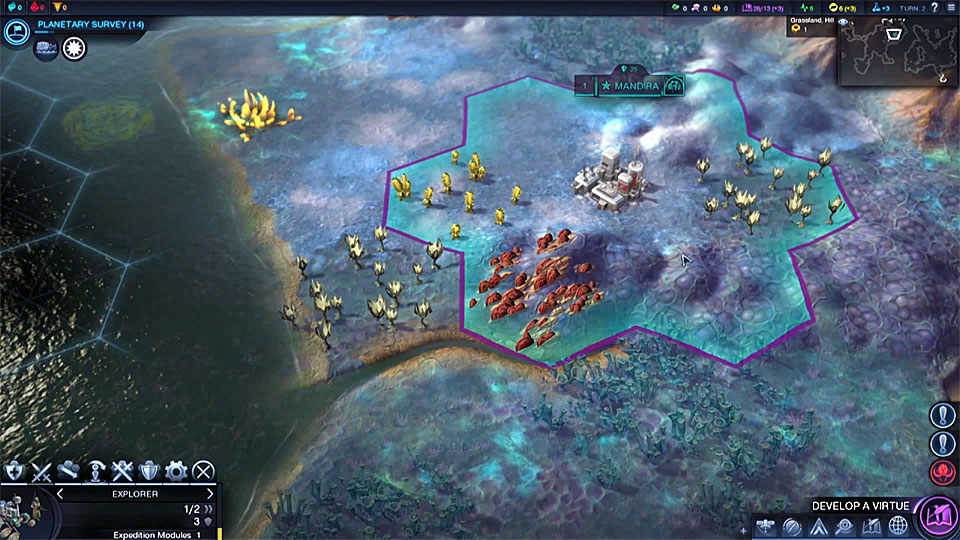Viewport: 960px width, 540px height.
Task: Open the satellite orbital layer icon
Action: [x=763, y=527]
